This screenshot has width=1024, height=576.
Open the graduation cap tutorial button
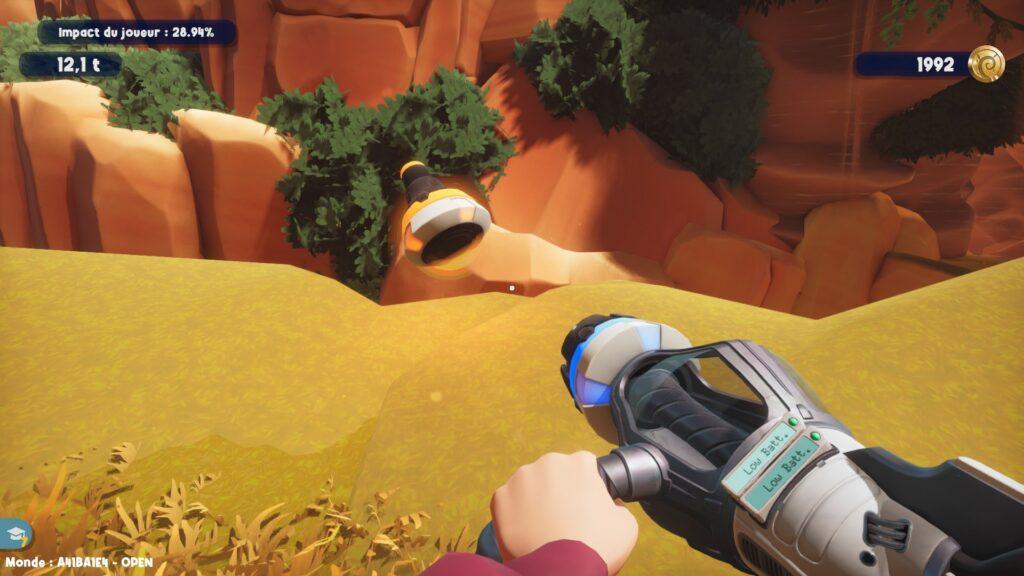tap(15, 534)
